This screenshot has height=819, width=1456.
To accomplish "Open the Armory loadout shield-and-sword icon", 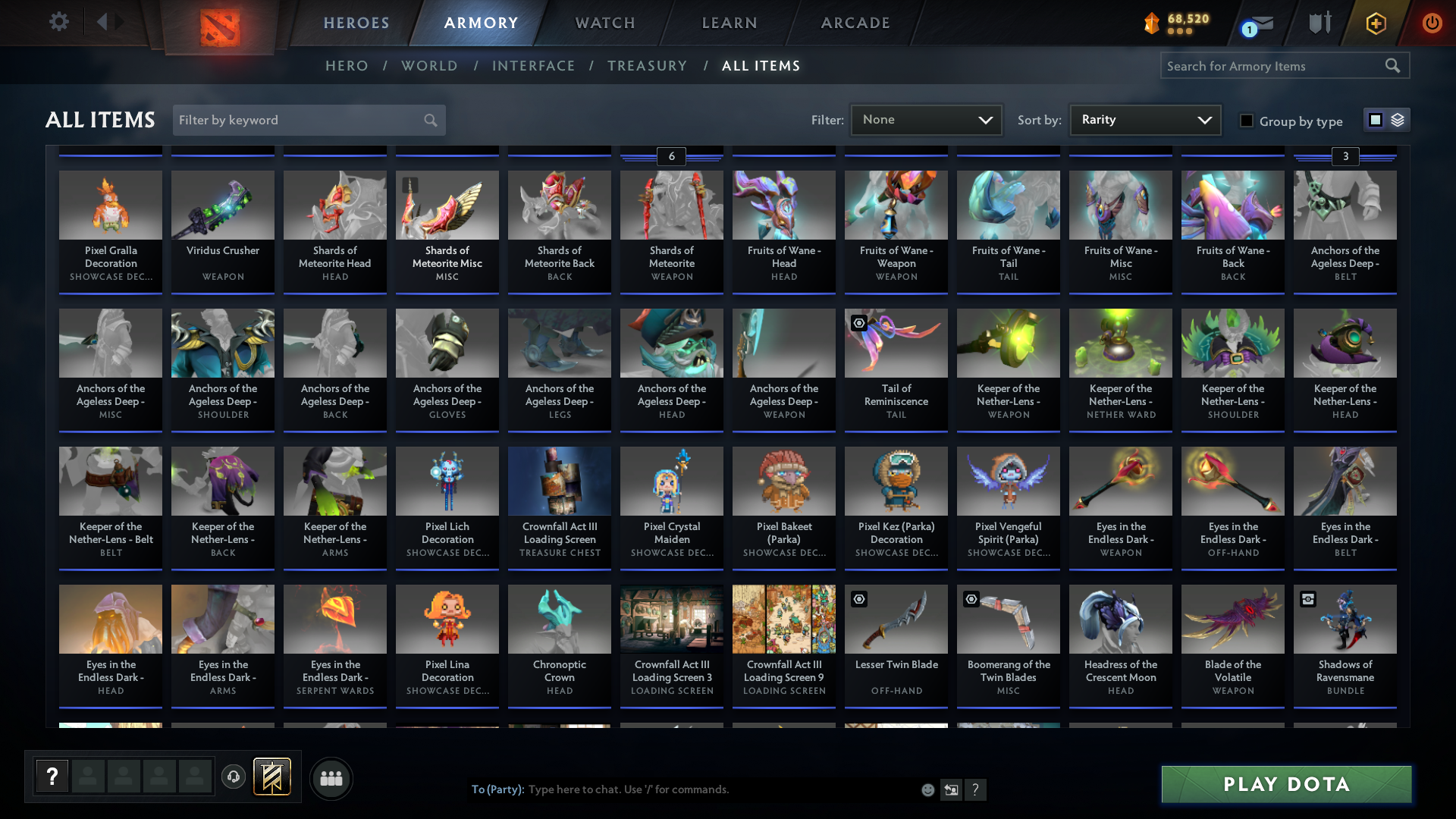I will point(1321,22).
